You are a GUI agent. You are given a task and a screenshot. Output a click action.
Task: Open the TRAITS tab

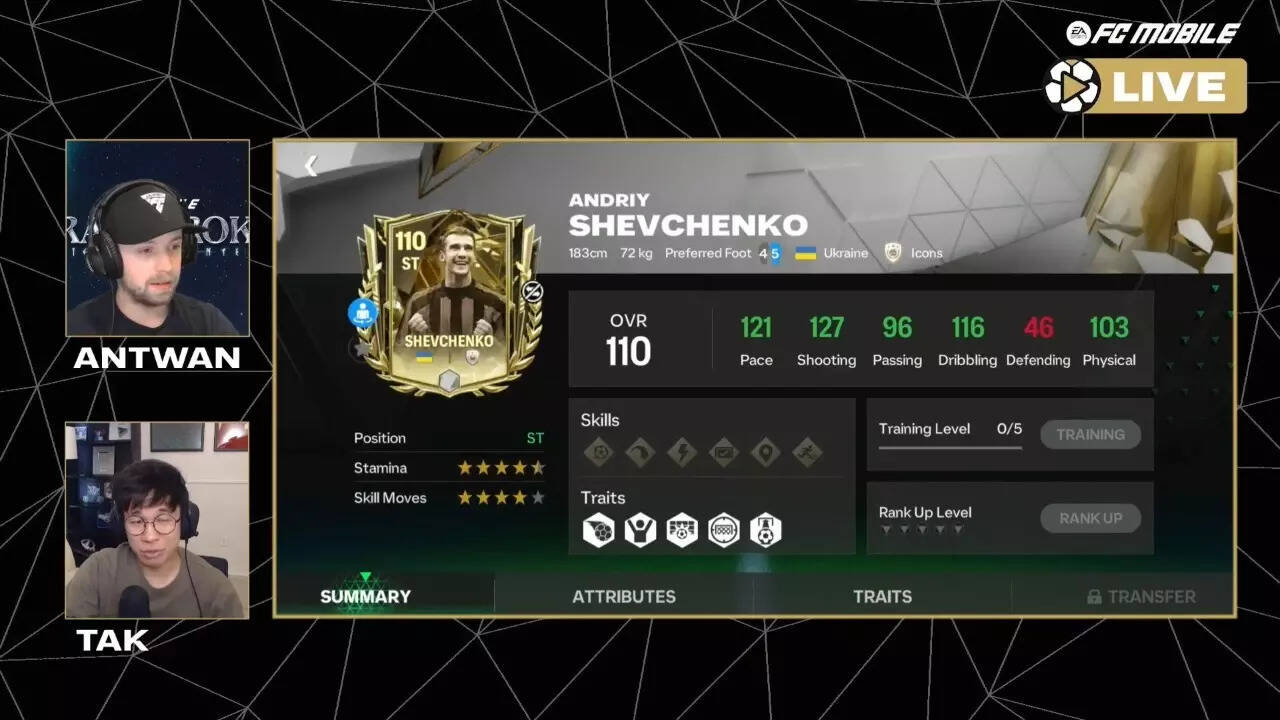[883, 595]
